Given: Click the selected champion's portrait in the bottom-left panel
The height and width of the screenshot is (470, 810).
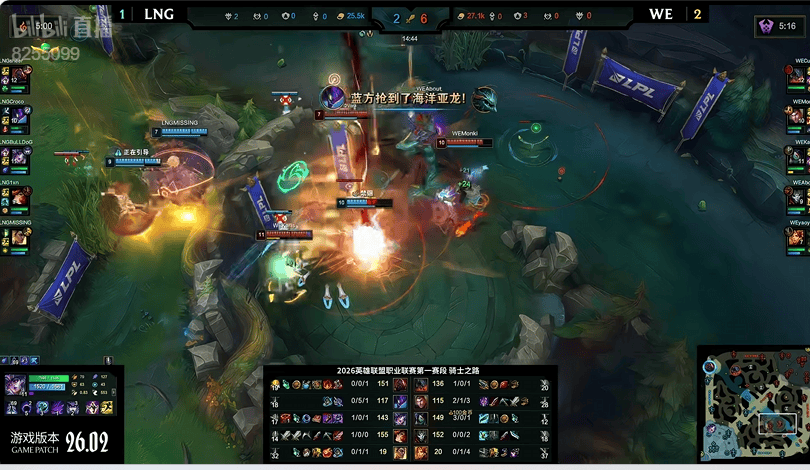Looking at the screenshot, I should tap(17, 385).
